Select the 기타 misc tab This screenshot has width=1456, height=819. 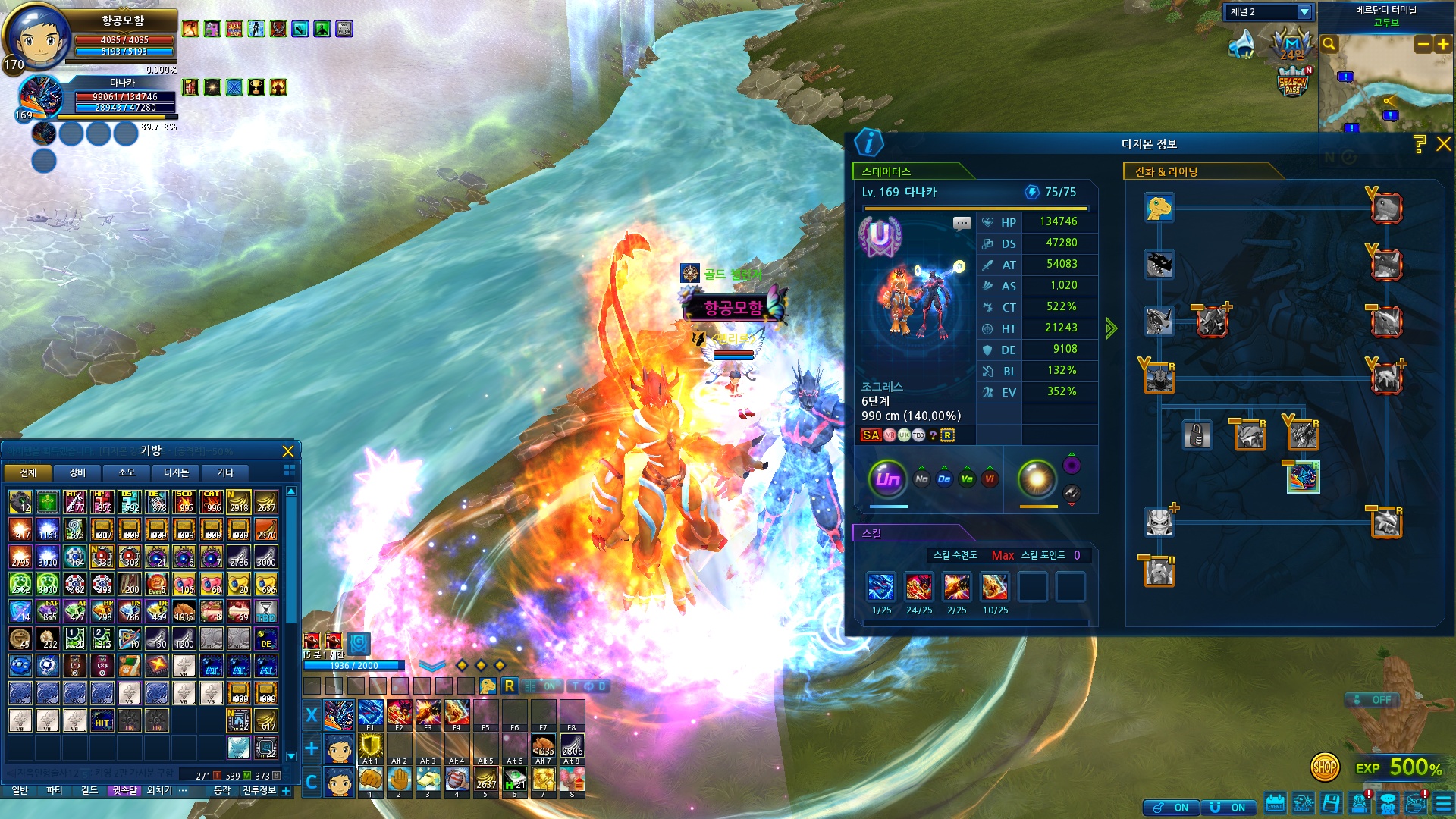click(225, 472)
